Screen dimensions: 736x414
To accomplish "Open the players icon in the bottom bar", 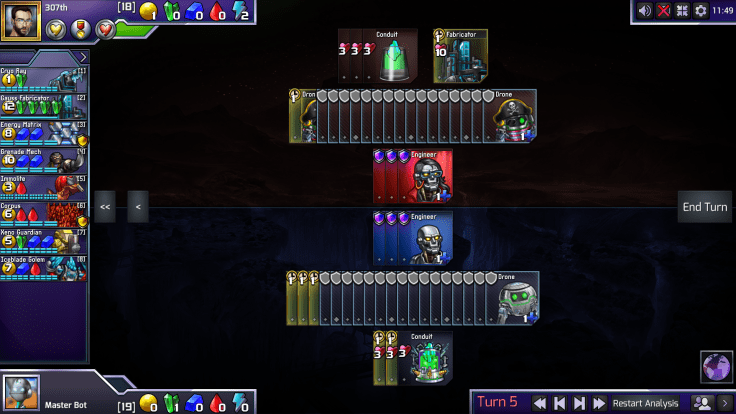I will point(703,403).
